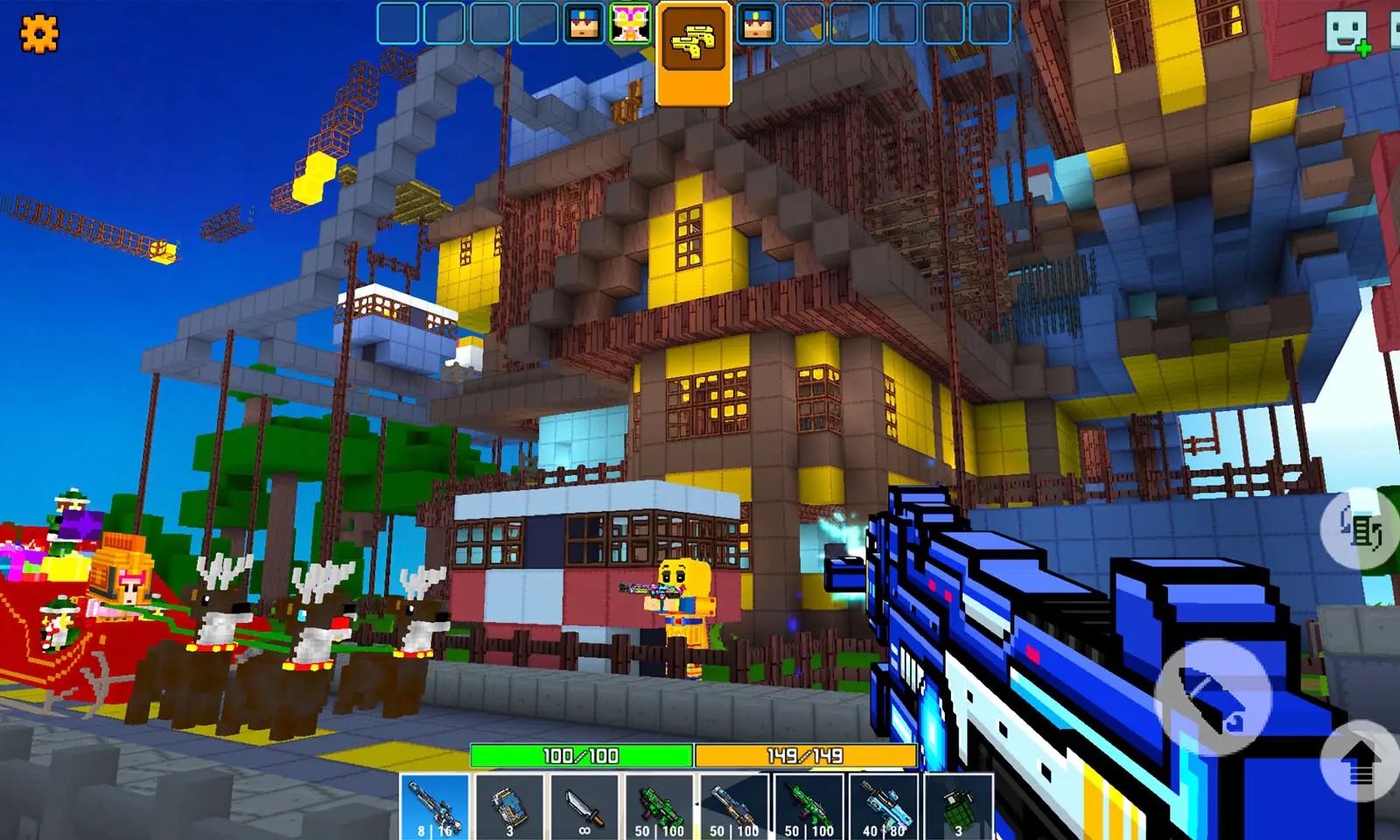Pick the light blue gun with 40|80 ammo
This screenshot has width=1400, height=840.
883,807
